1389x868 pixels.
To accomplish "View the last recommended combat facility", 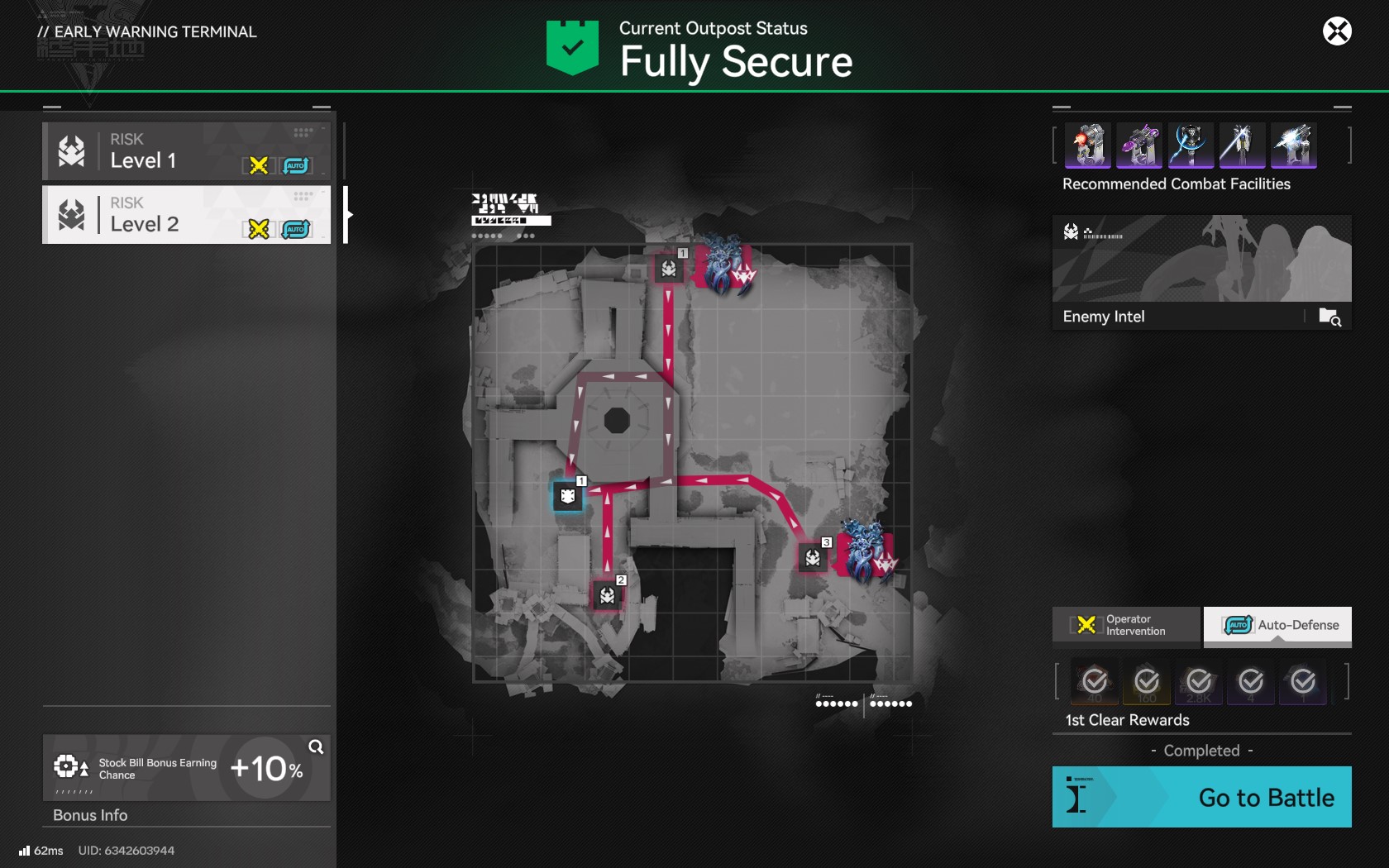I will pyautogui.click(x=1293, y=145).
